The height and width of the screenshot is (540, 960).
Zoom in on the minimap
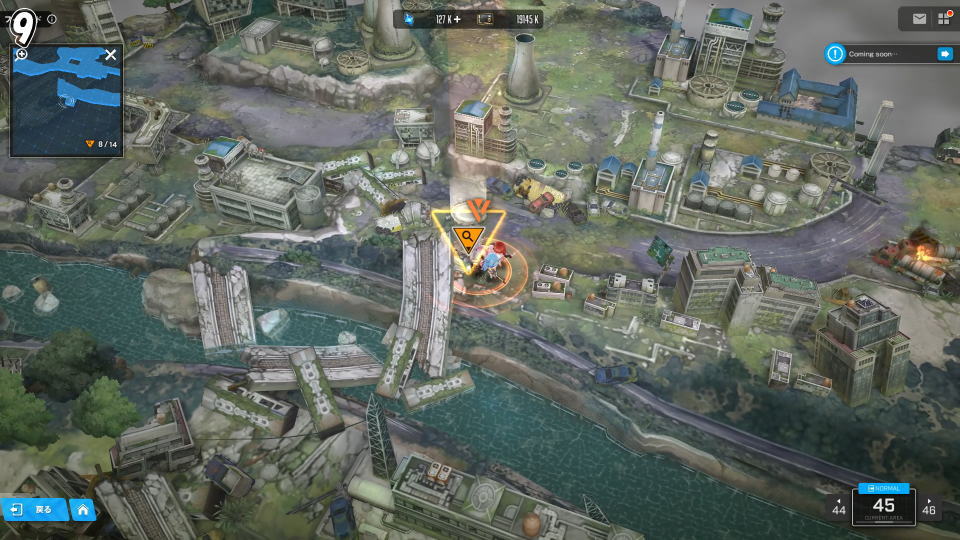tap(22, 54)
